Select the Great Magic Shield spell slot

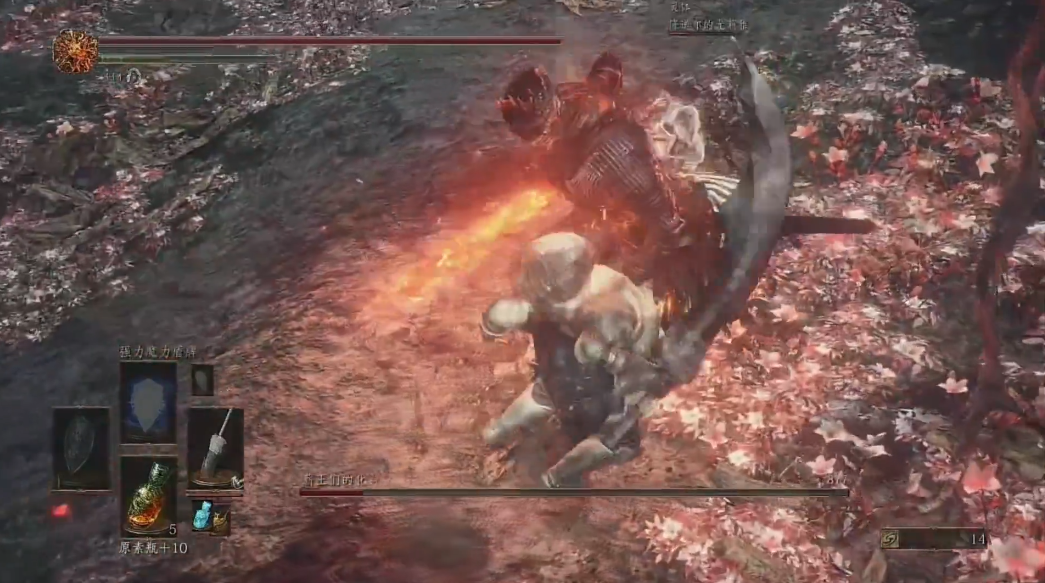click(x=148, y=402)
